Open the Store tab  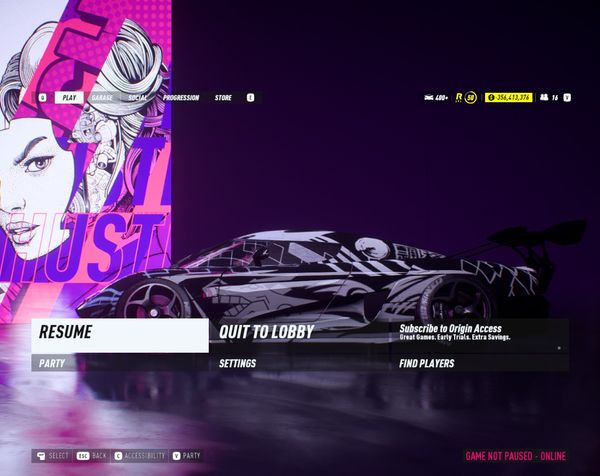223,98
